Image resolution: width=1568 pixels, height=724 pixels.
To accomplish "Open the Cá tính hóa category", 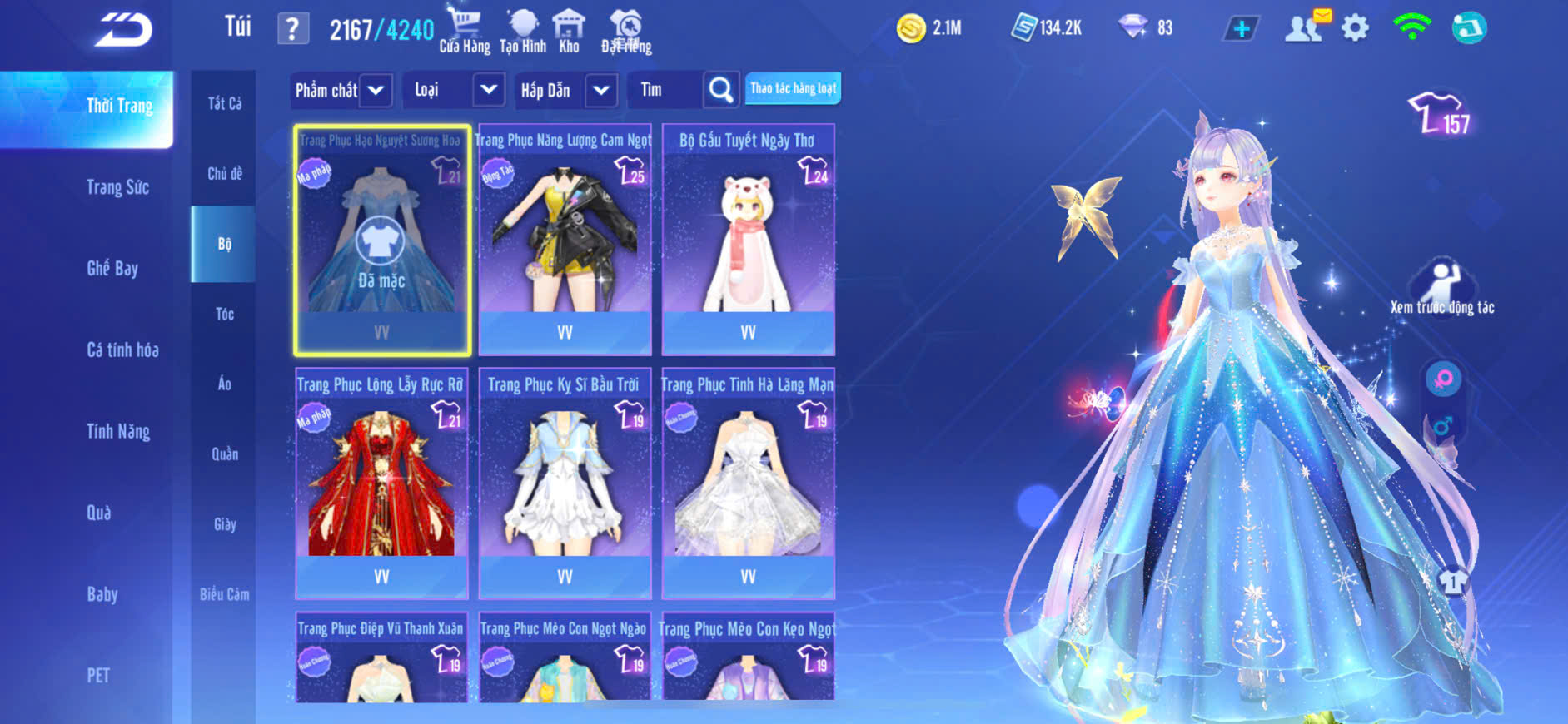I will pyautogui.click(x=122, y=350).
